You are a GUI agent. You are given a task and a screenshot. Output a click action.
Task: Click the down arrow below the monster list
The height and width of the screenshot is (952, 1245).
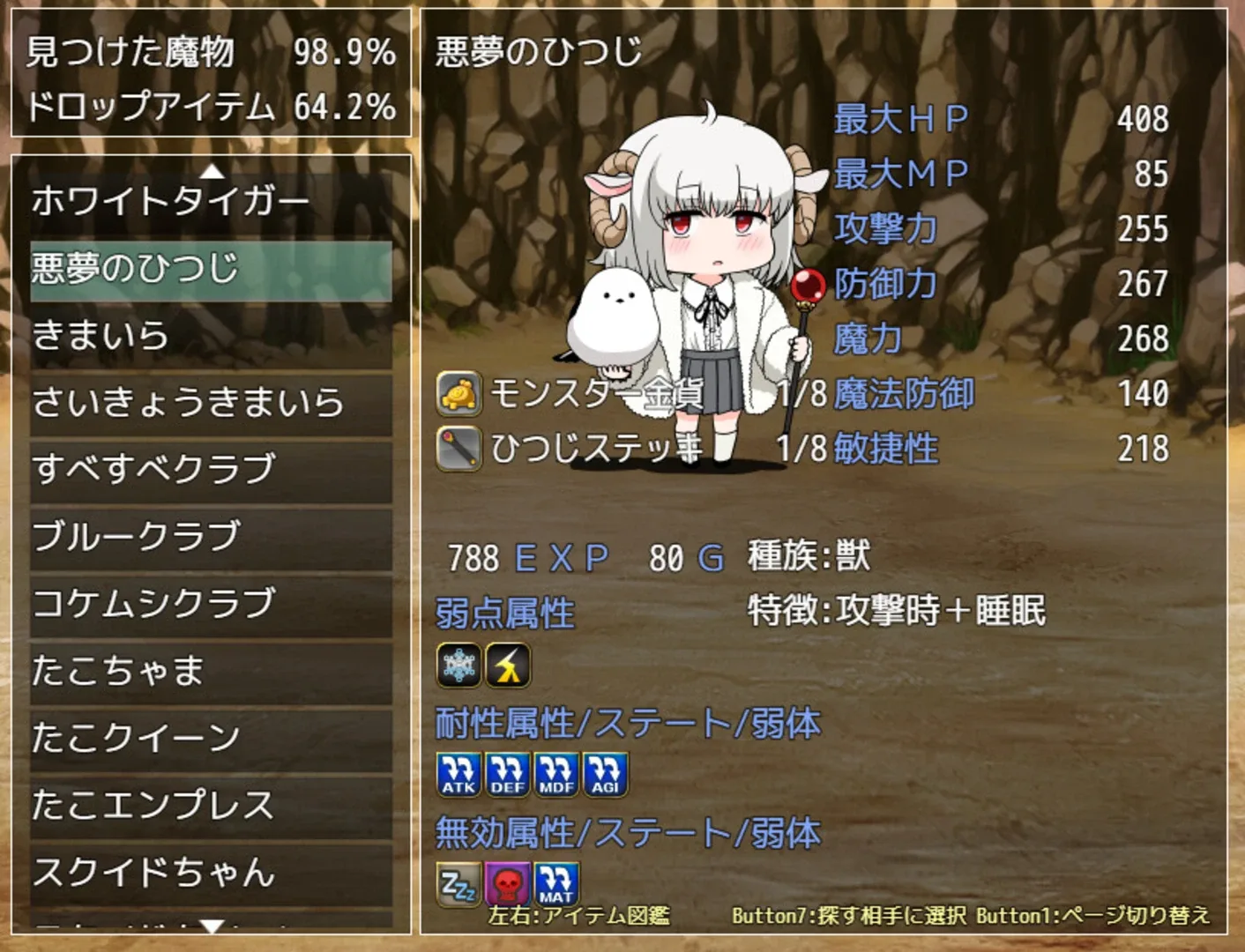pos(210,927)
